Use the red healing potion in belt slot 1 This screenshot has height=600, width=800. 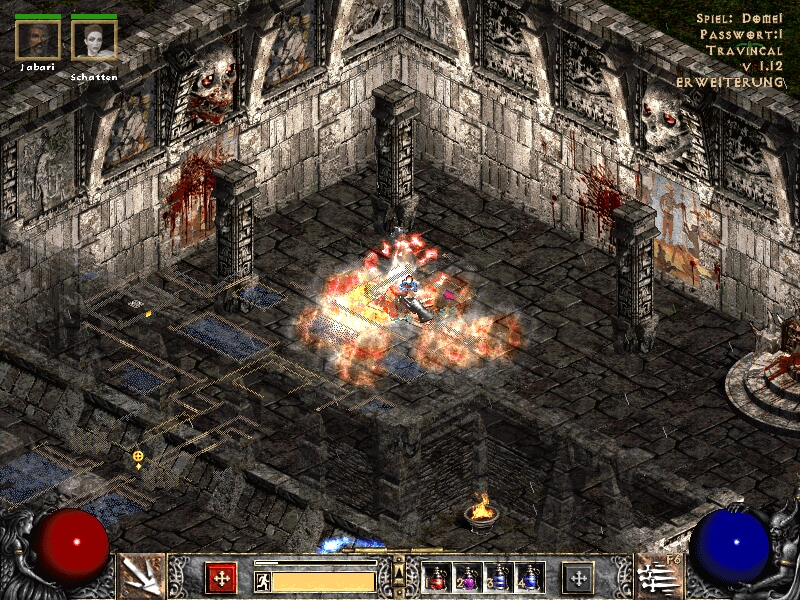click(x=436, y=578)
